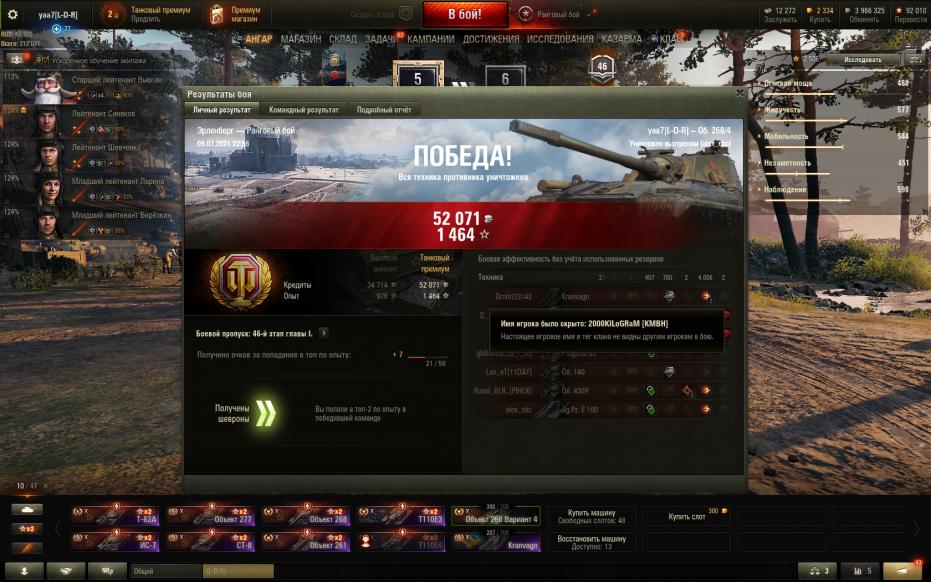Select the Kranvagn tank in carousel
Viewport: 931px width, 582px height.
(x=496, y=542)
